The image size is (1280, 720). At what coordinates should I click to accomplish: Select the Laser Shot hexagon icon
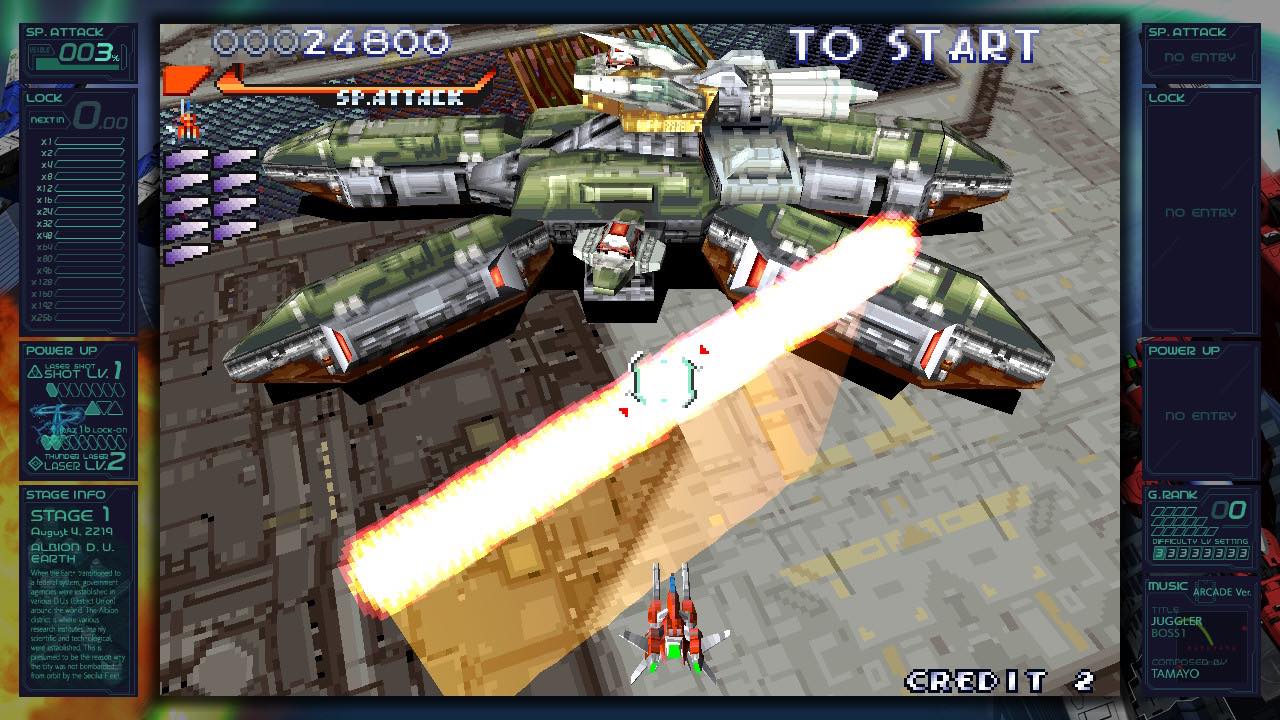(x=50, y=390)
